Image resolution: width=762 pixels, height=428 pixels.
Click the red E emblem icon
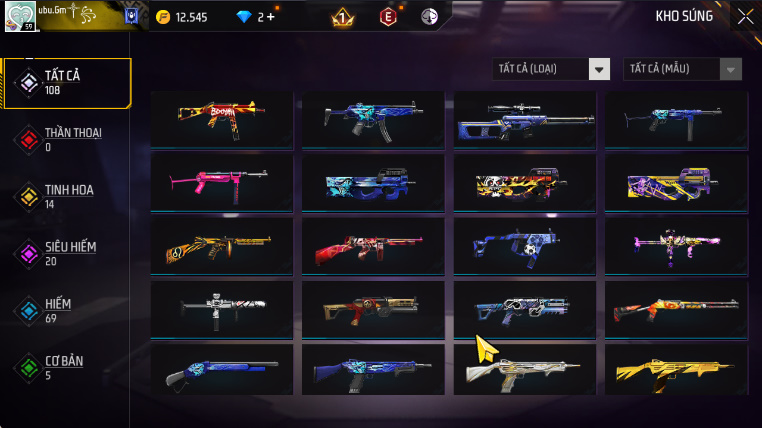tap(388, 17)
